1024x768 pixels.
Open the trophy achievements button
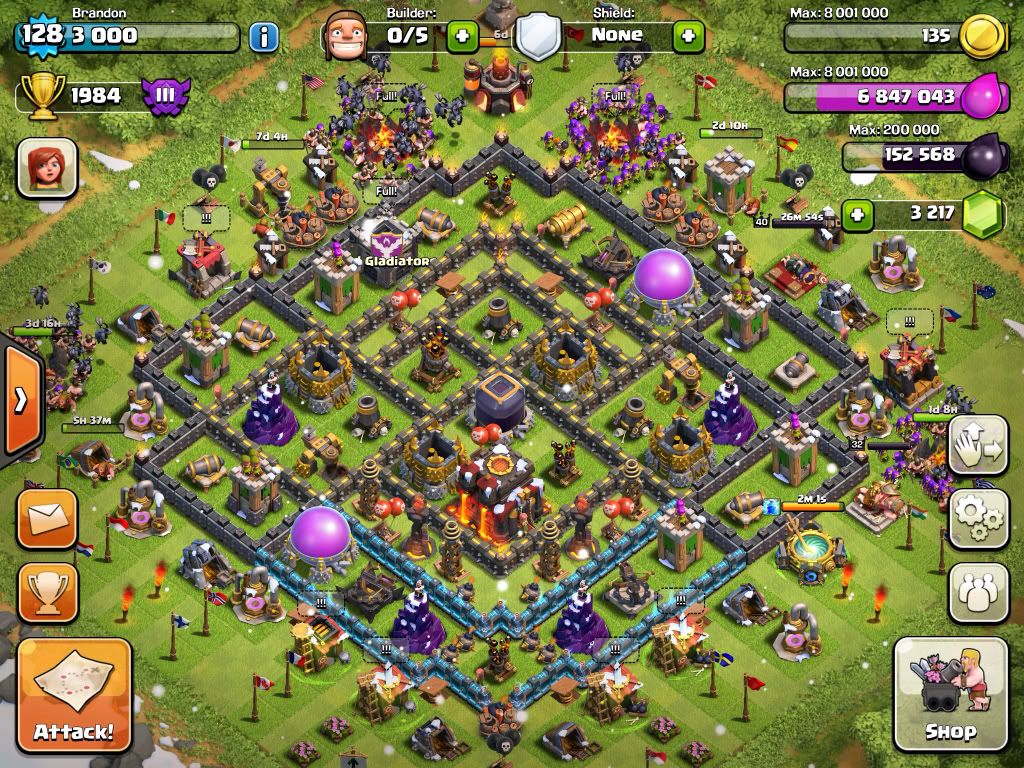[x=47, y=592]
